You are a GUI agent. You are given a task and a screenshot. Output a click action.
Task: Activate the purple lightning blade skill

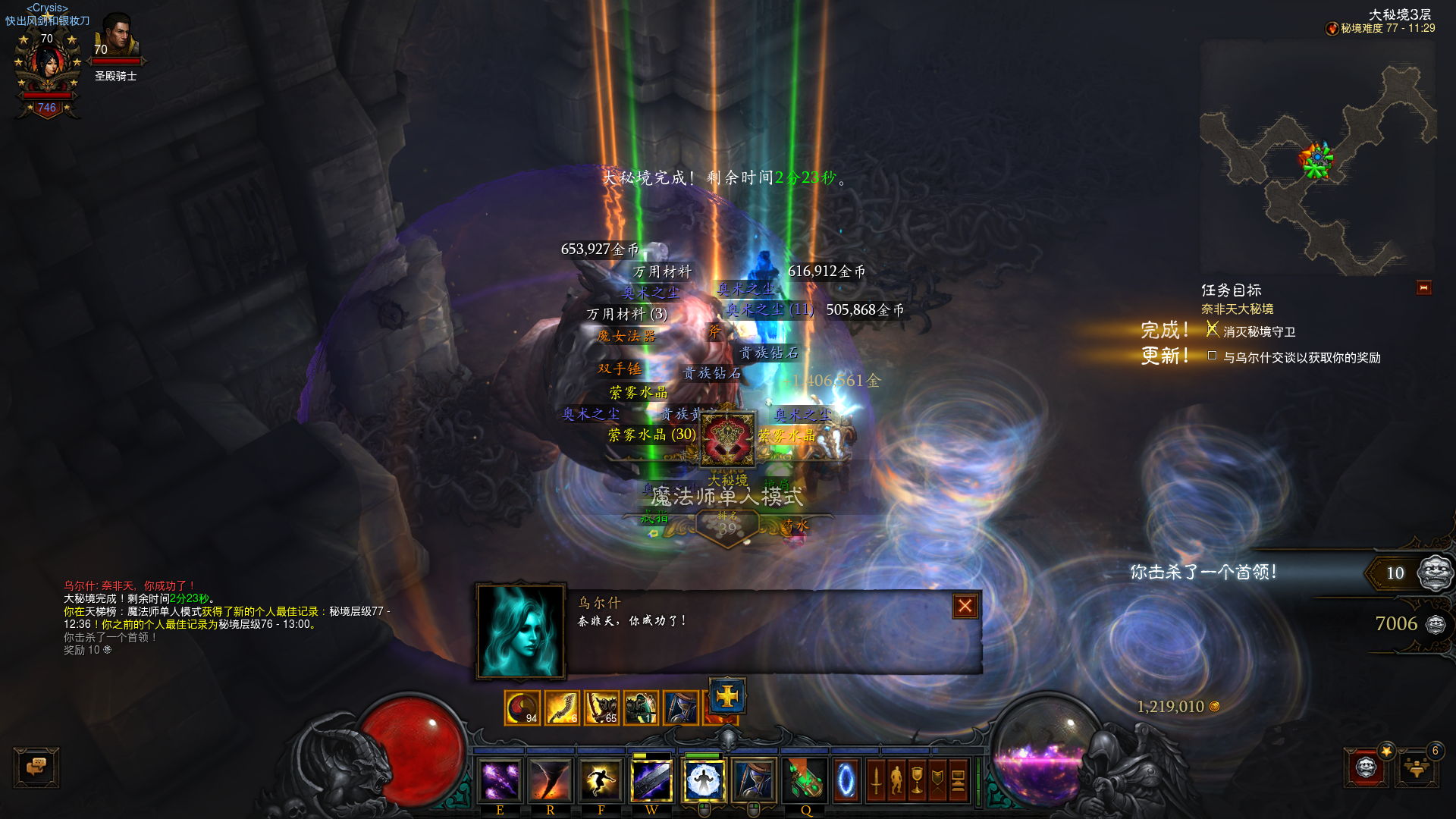[651, 780]
